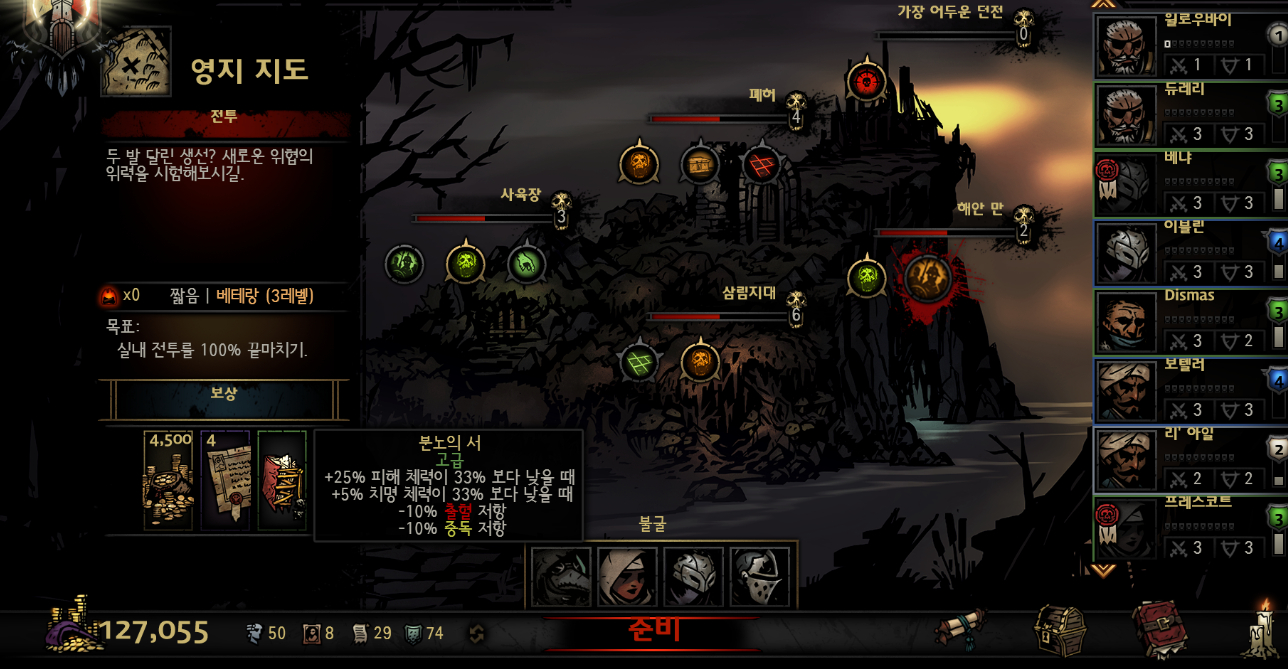Screen dimensions: 1288x669
Task: Open the rolled scroll icon
Action: coord(961,630)
